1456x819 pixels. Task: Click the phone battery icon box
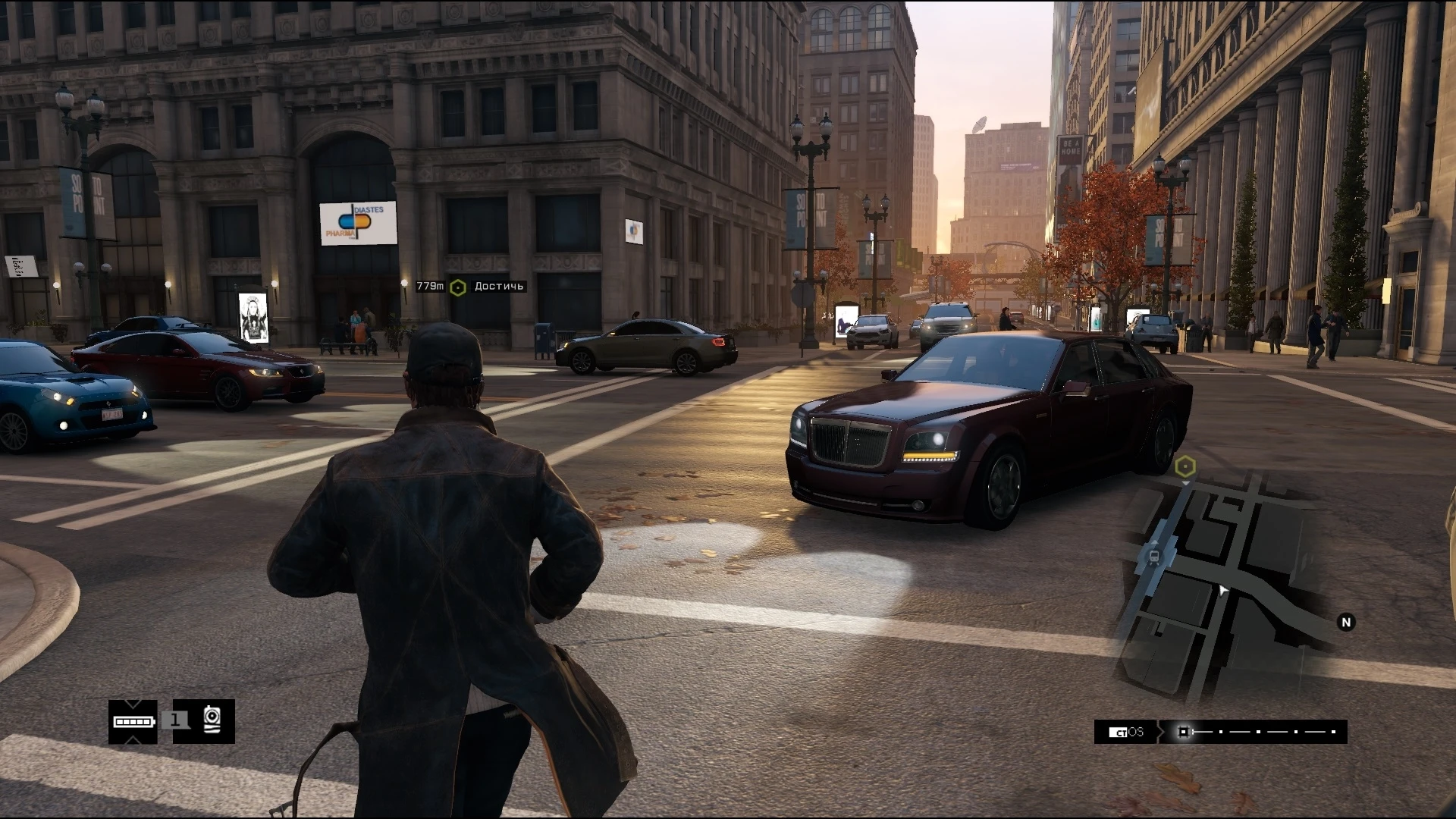[133, 721]
